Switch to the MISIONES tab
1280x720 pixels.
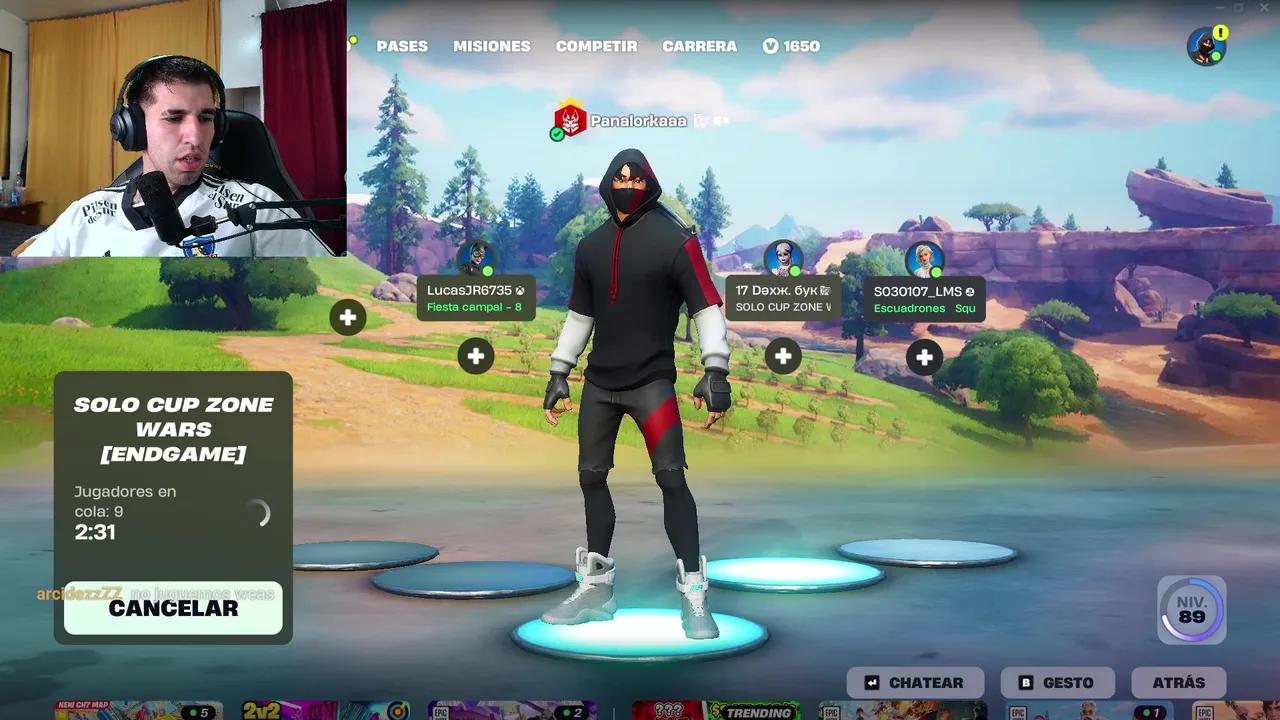(491, 46)
